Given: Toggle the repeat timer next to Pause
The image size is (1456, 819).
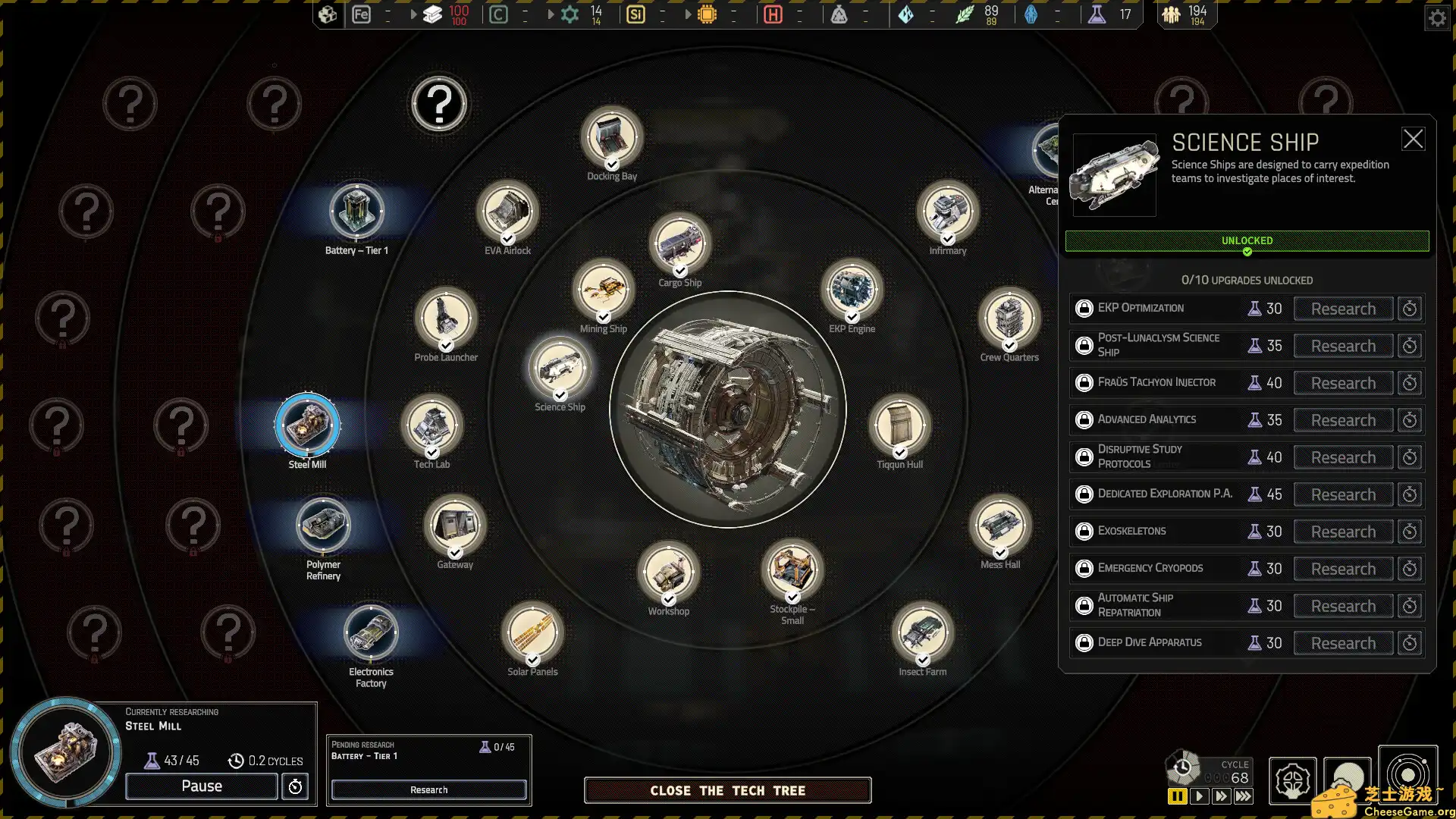Looking at the screenshot, I should (295, 786).
